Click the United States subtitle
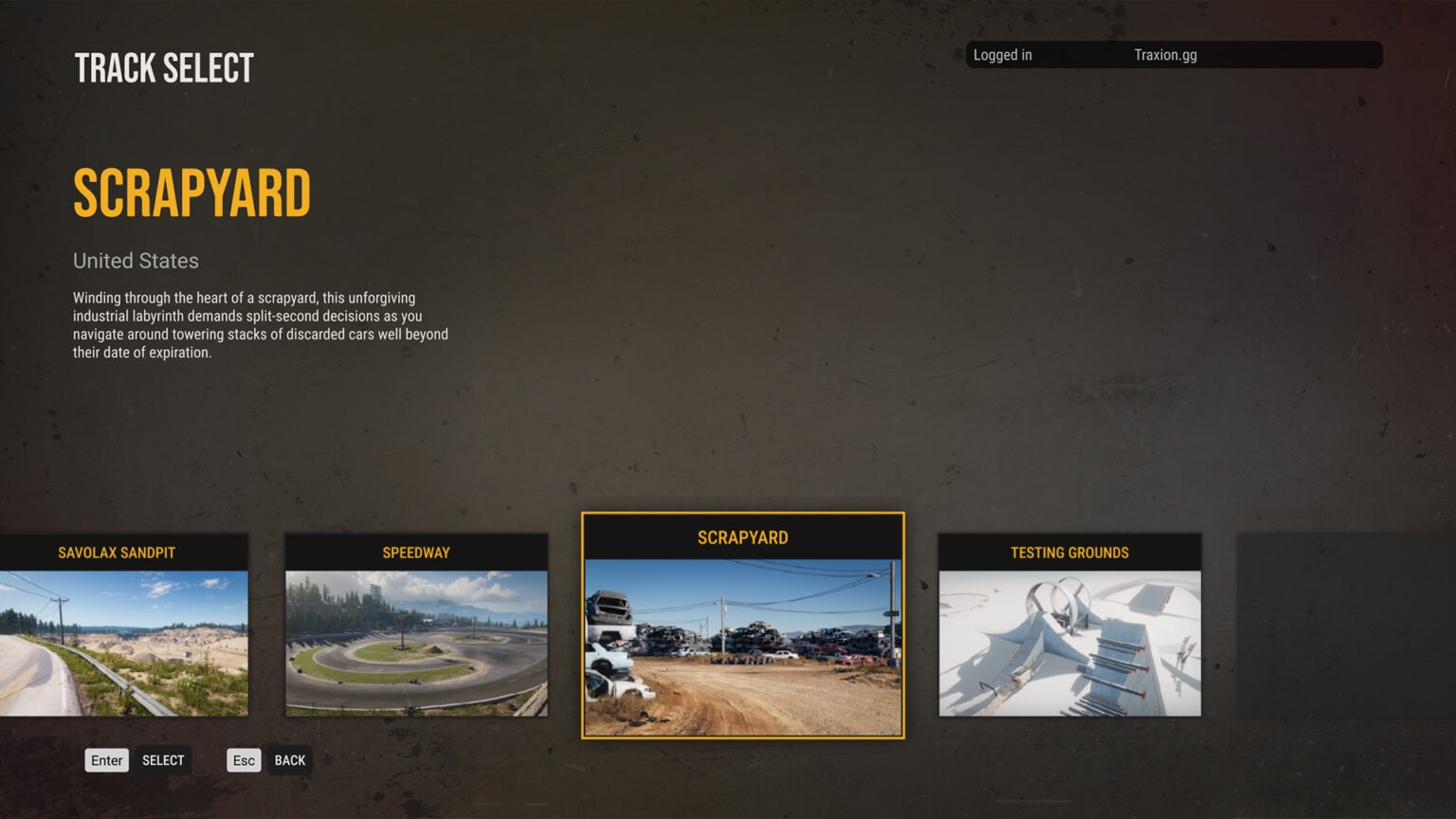The width and height of the screenshot is (1456, 819). click(x=136, y=261)
